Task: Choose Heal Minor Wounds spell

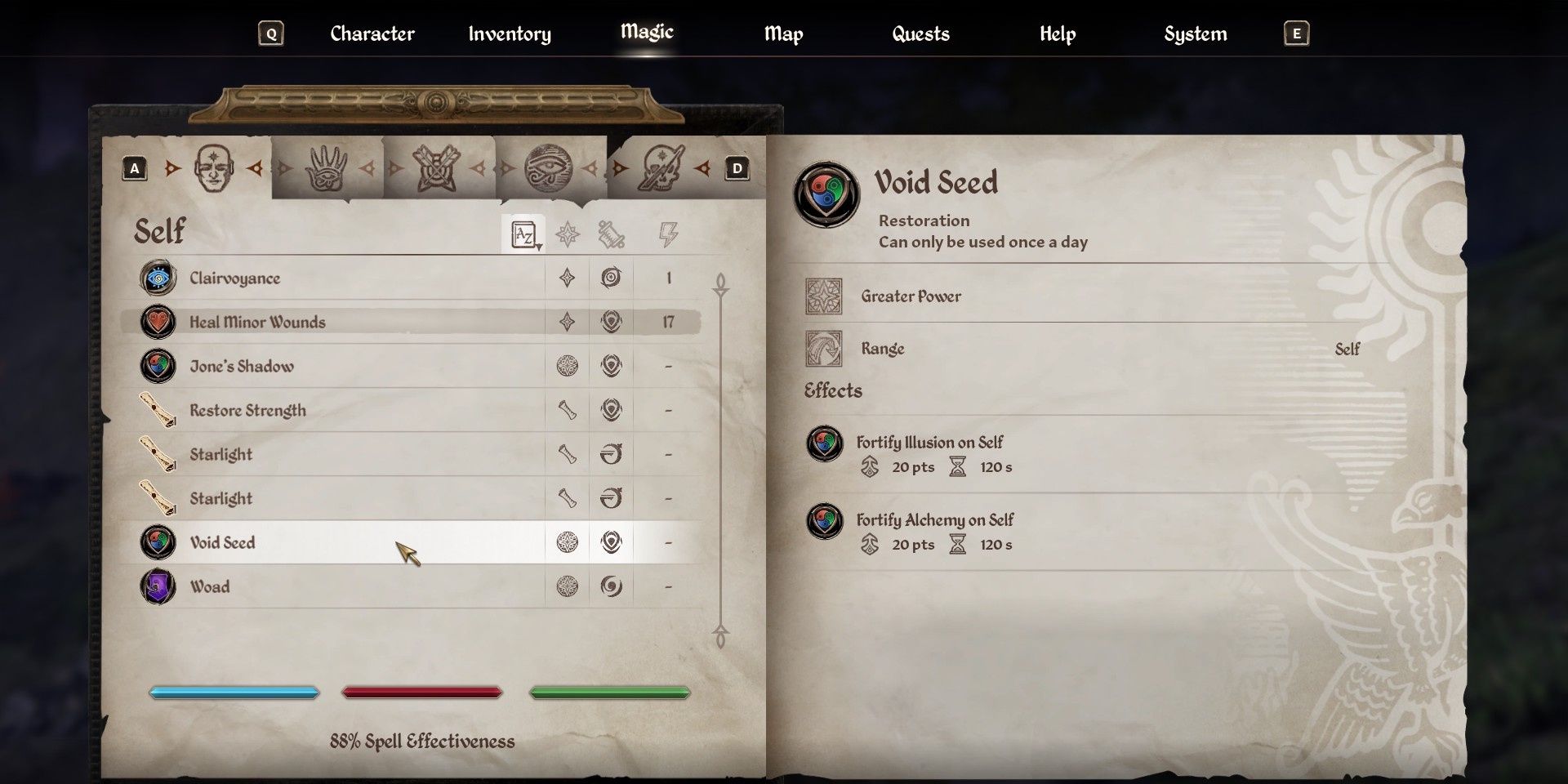Action: pos(257,323)
